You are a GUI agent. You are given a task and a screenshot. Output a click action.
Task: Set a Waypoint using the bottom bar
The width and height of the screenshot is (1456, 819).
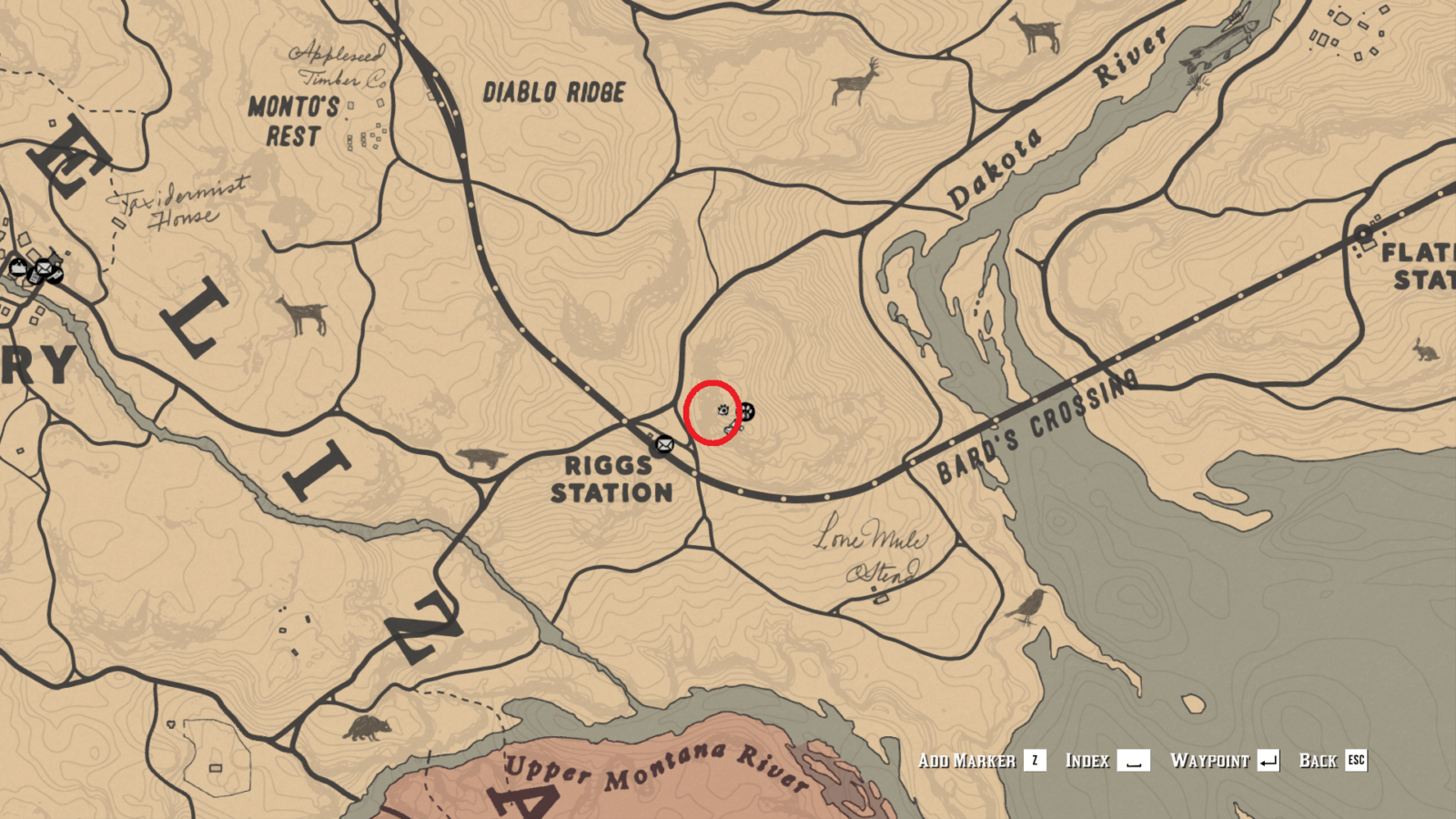[1210, 761]
